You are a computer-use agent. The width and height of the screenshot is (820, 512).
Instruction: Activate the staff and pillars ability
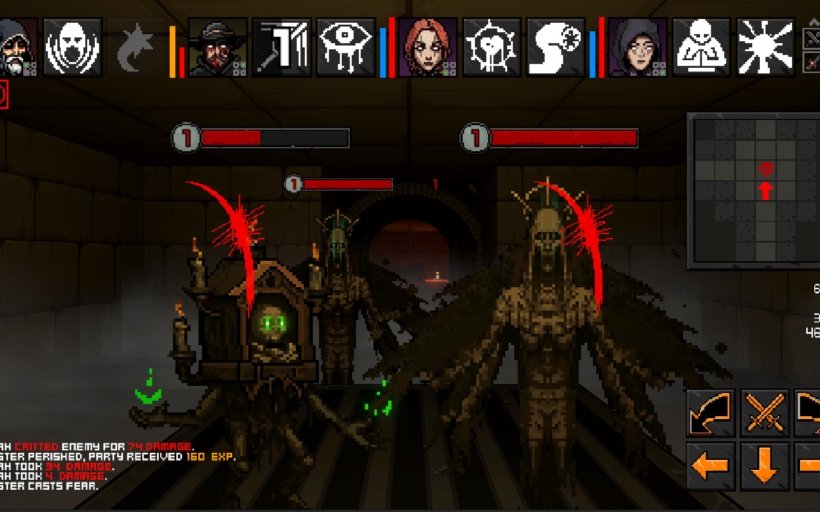click(x=282, y=47)
